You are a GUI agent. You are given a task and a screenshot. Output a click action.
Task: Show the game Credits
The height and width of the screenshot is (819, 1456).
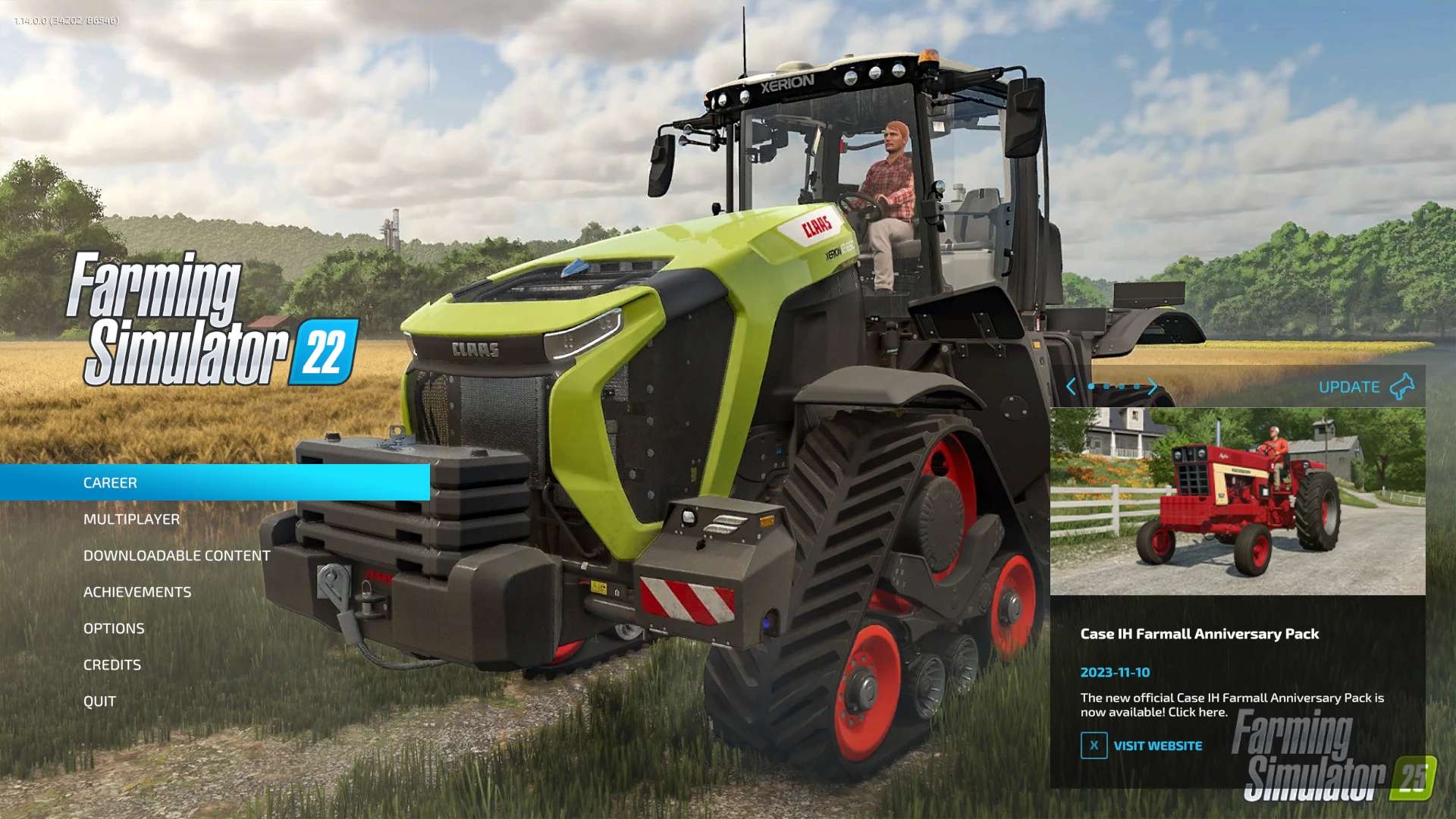[x=112, y=665]
